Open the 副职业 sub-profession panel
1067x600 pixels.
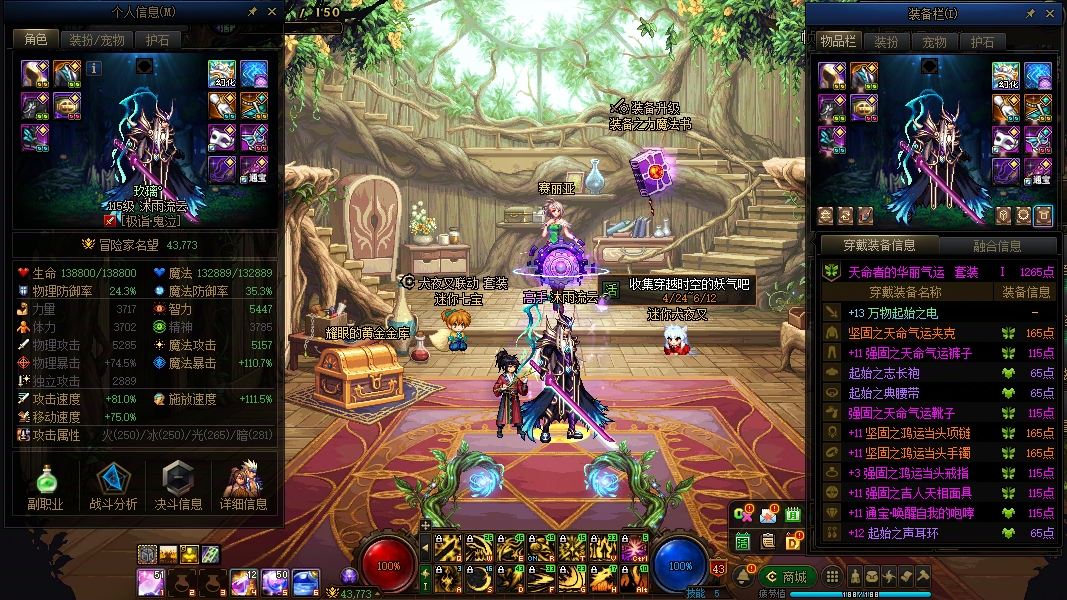[46, 487]
